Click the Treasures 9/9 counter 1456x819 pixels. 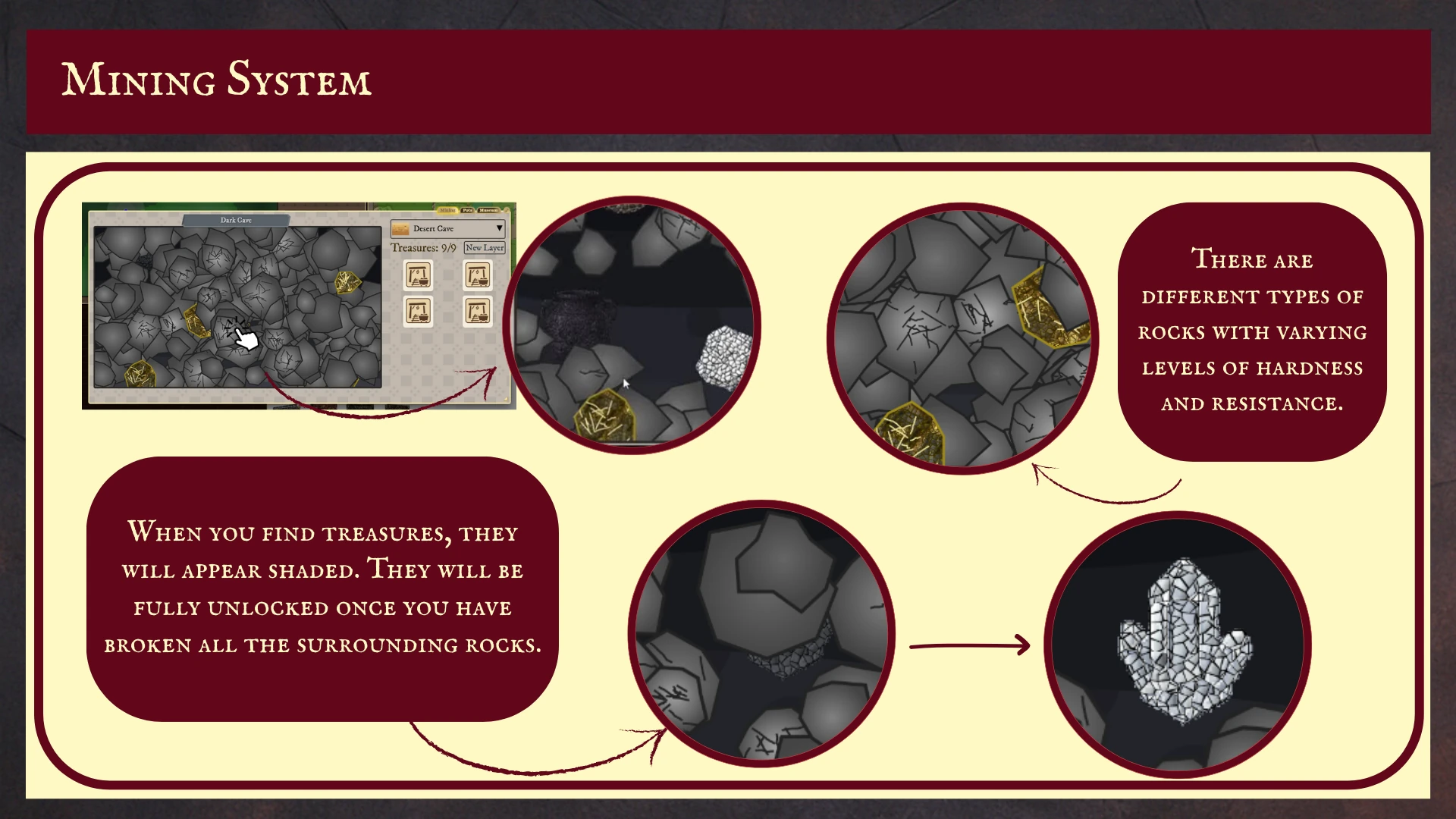[423, 247]
